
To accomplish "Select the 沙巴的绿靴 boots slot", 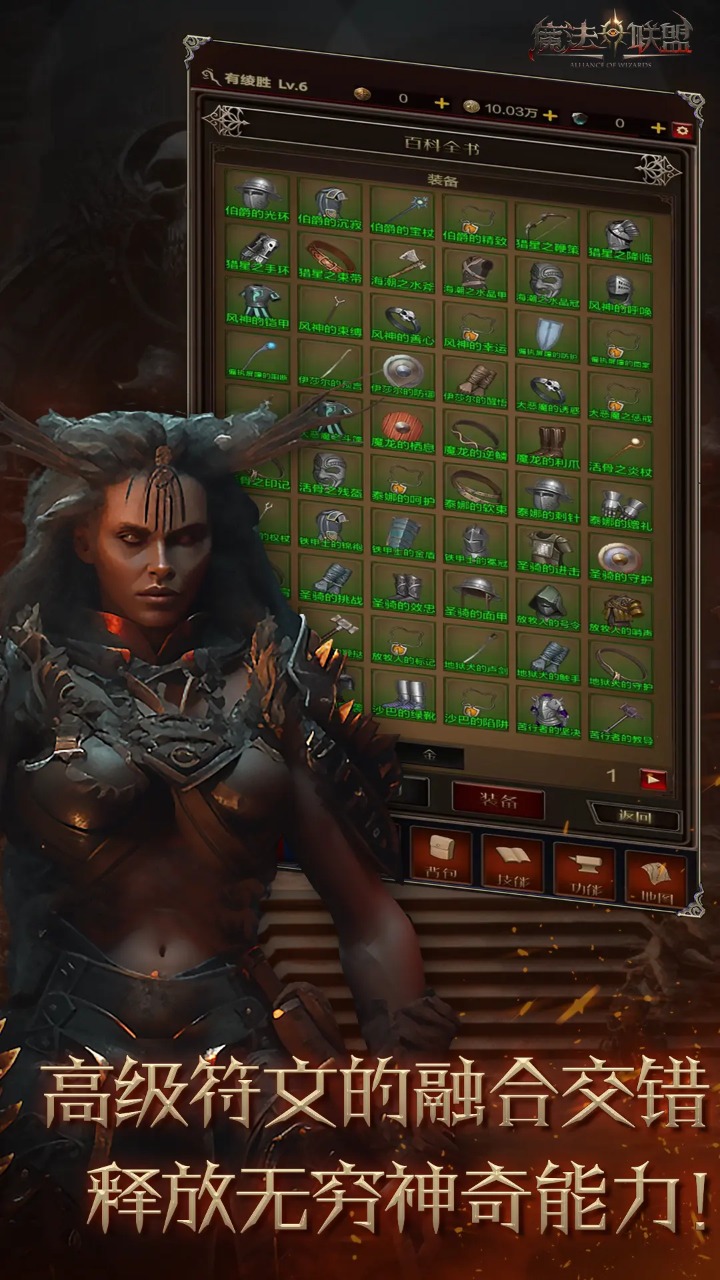I will pyautogui.click(x=402, y=698).
